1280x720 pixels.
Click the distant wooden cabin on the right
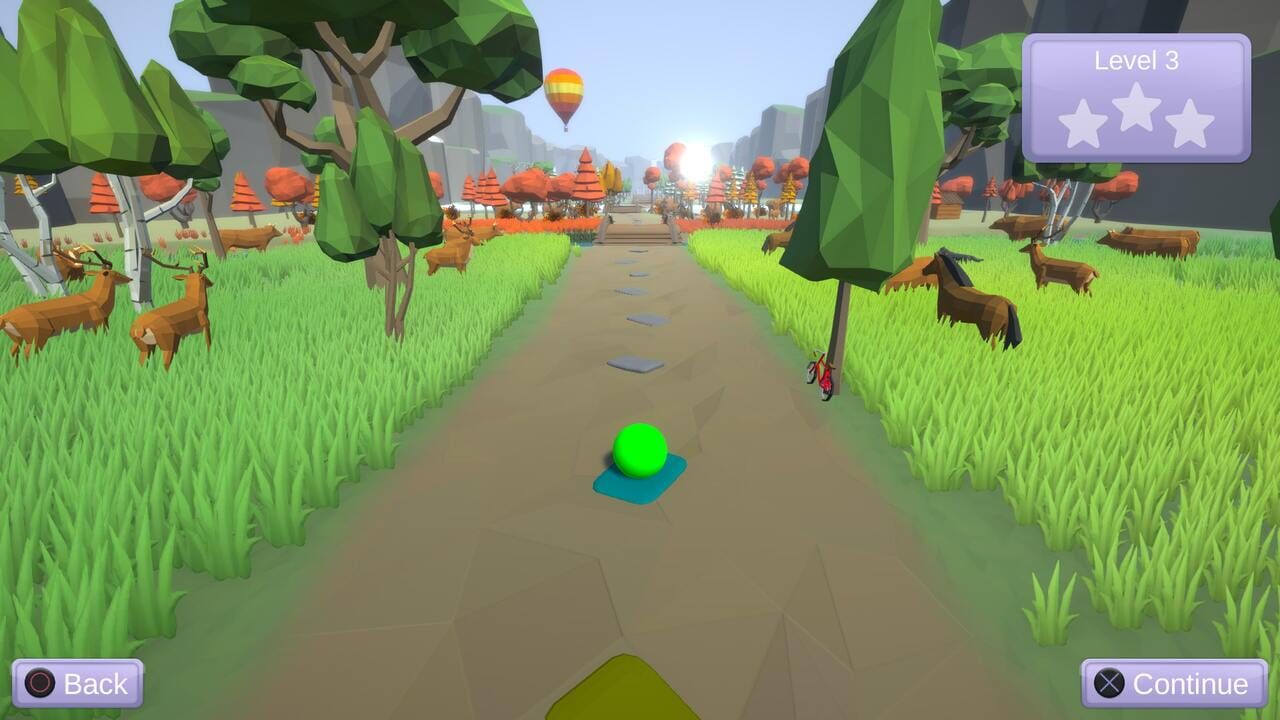pyautogui.click(x=946, y=206)
